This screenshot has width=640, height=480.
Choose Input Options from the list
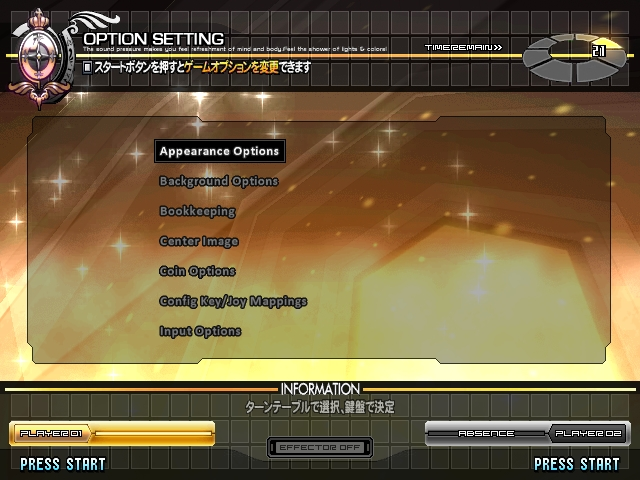(x=200, y=331)
